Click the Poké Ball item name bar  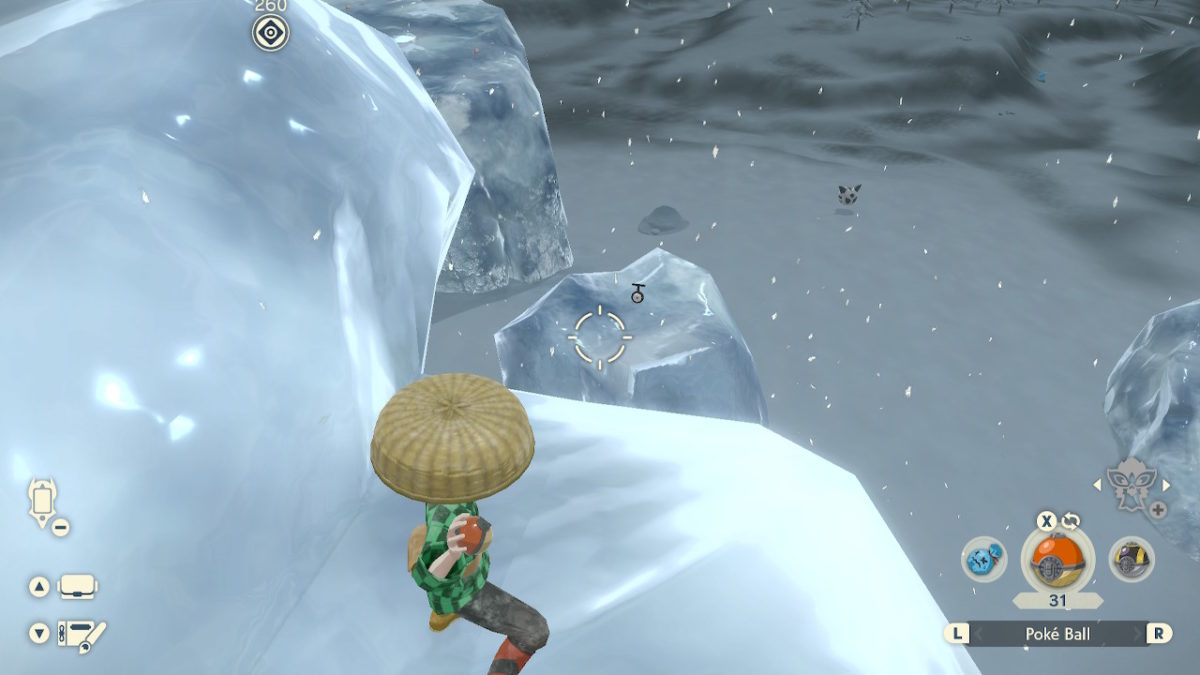coord(1058,633)
